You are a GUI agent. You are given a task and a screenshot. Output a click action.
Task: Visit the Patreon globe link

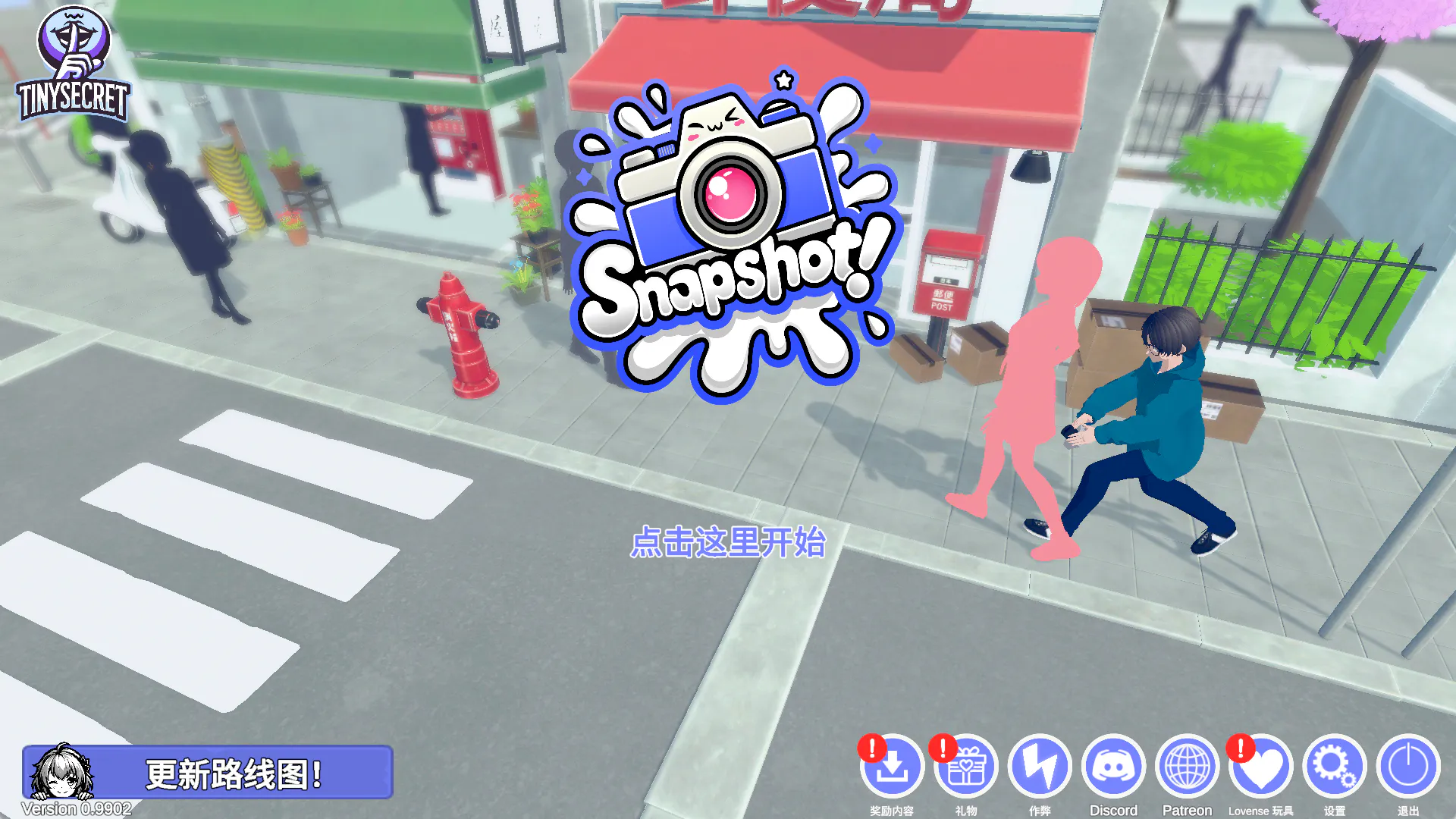(x=1187, y=767)
